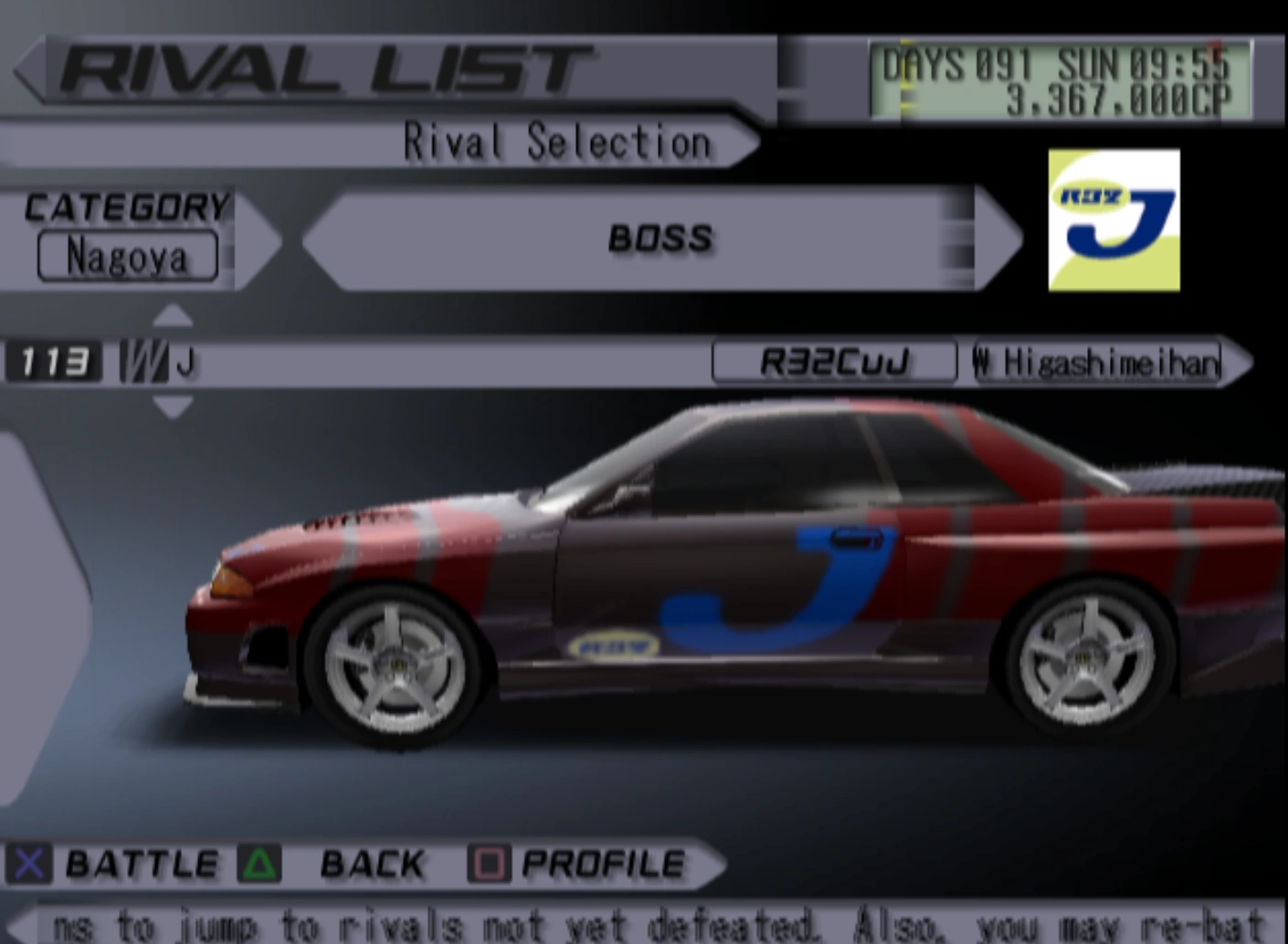Select the R32 J team emblem
1288x944 pixels.
click(x=1113, y=219)
